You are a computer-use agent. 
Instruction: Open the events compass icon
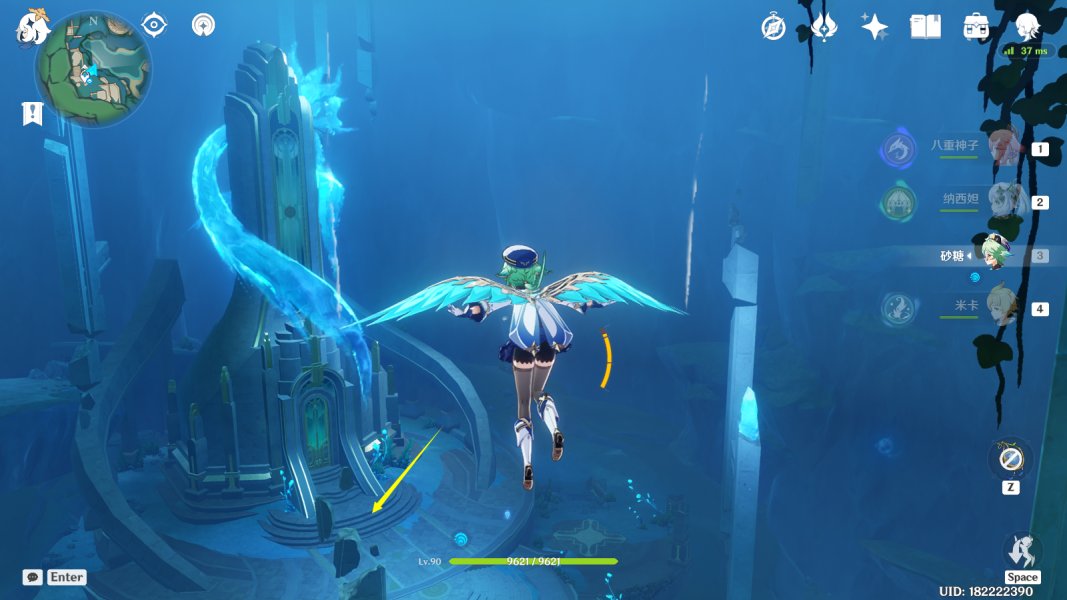click(773, 27)
